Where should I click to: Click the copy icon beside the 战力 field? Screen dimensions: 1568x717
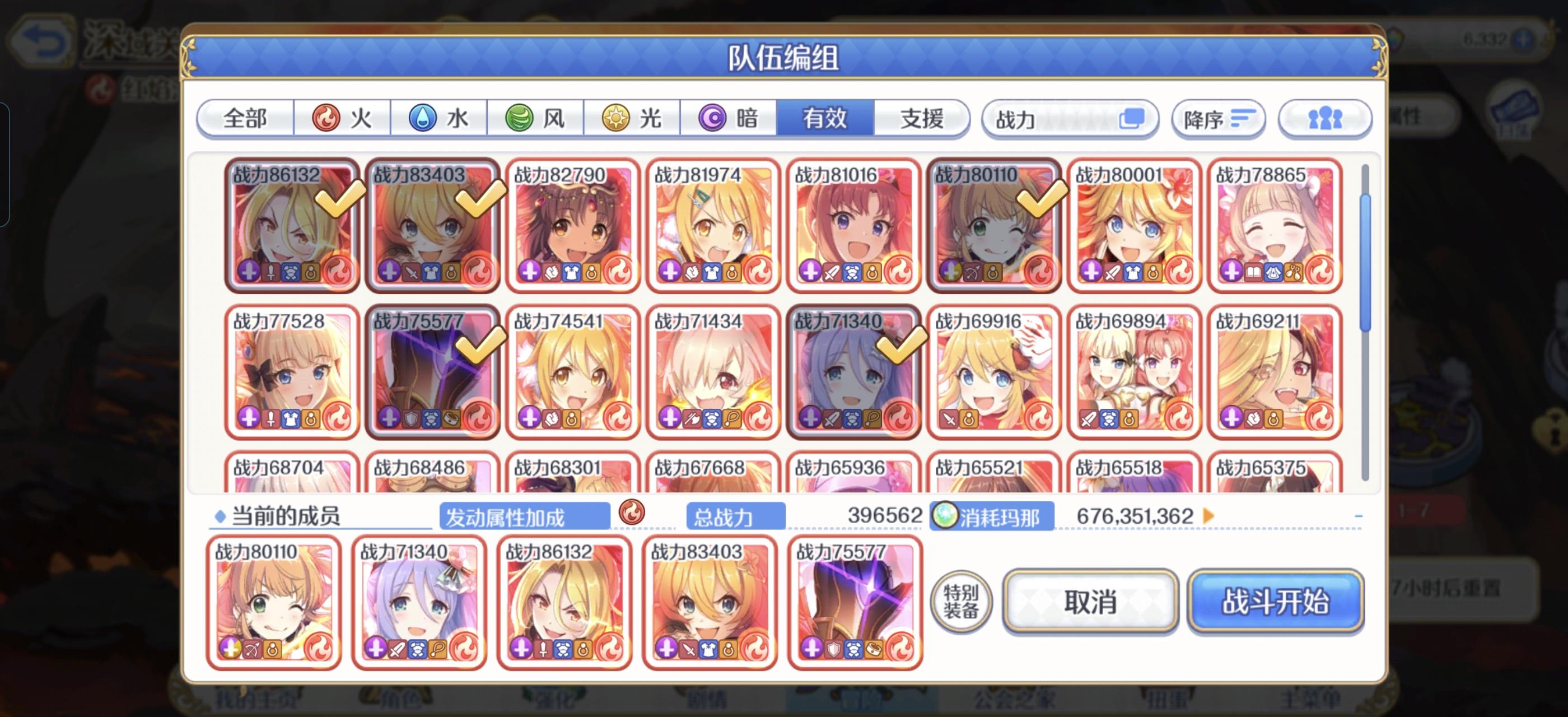point(1133,119)
